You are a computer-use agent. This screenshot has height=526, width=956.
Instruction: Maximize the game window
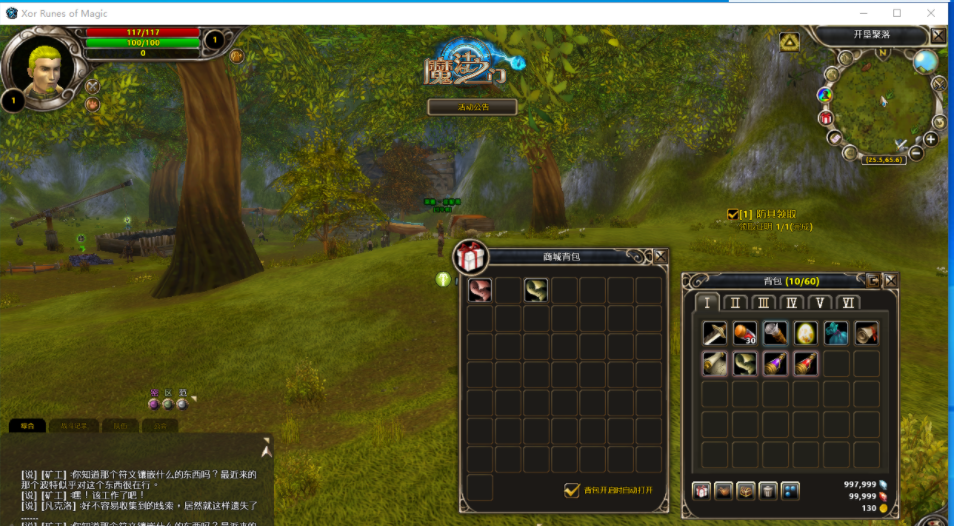point(897,13)
